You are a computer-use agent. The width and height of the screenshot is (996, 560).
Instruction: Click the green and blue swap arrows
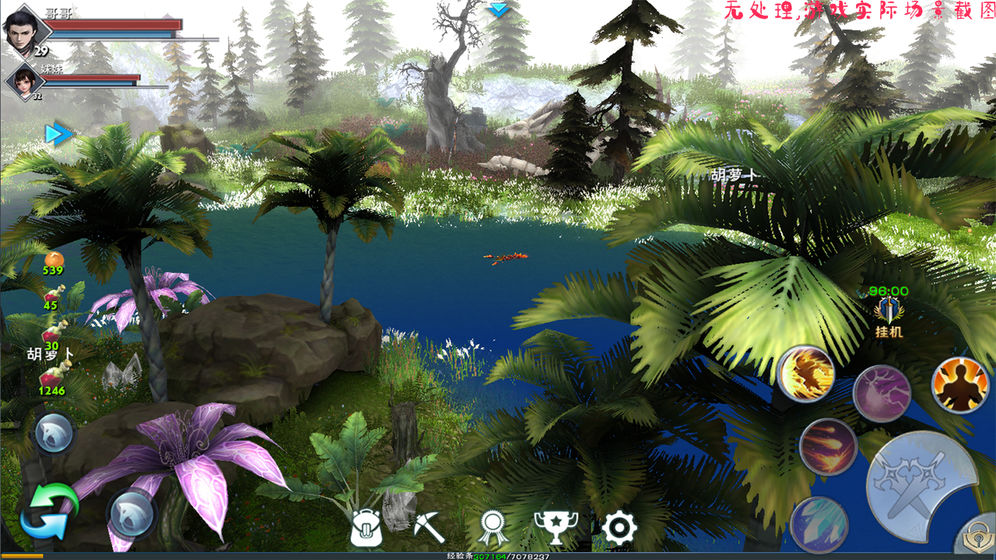click(x=49, y=510)
